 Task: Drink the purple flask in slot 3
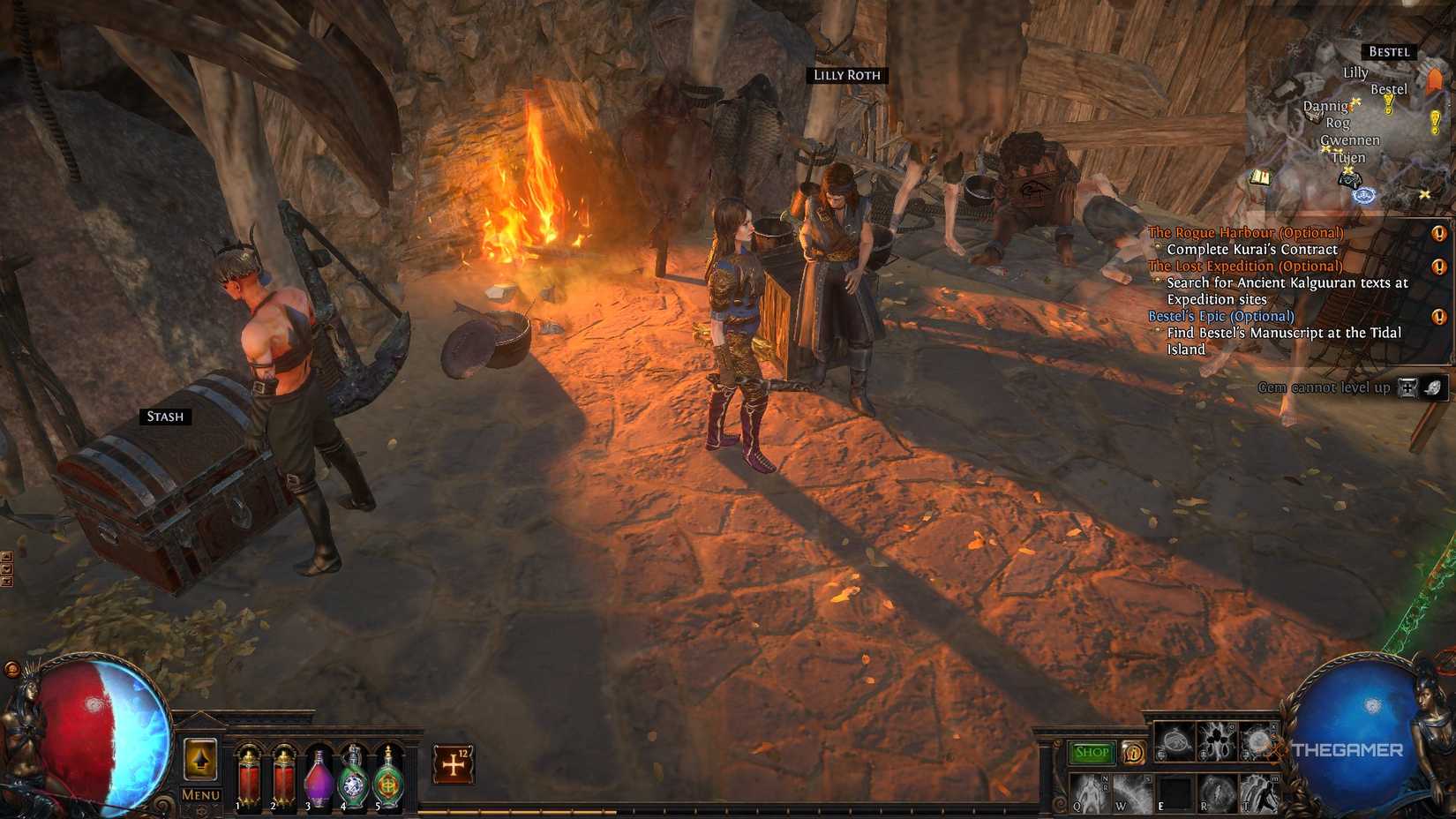tap(318, 777)
